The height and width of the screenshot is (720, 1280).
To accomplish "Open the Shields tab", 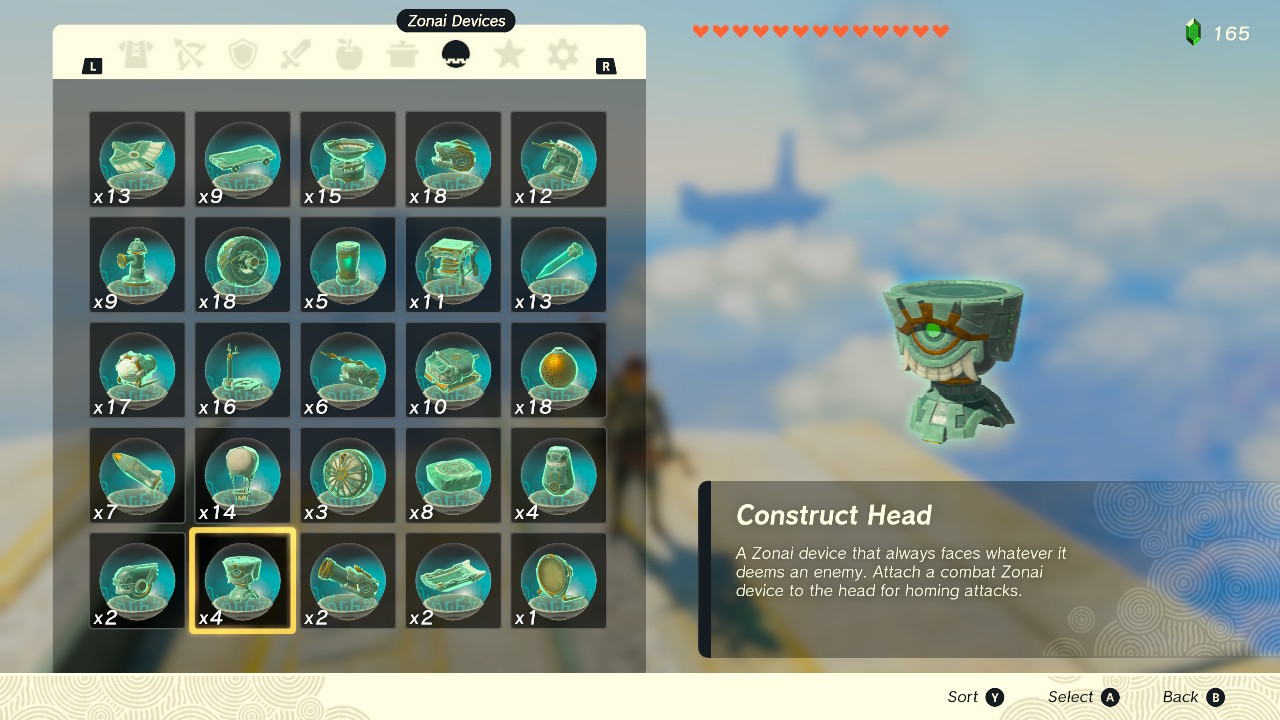I will [243, 55].
